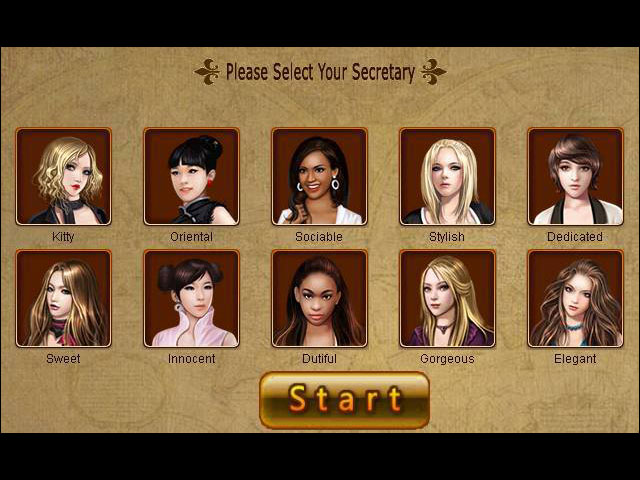Viewport: 640px width, 480px height.
Task: Select the Innocent secretary portrait
Action: pyautogui.click(x=191, y=298)
